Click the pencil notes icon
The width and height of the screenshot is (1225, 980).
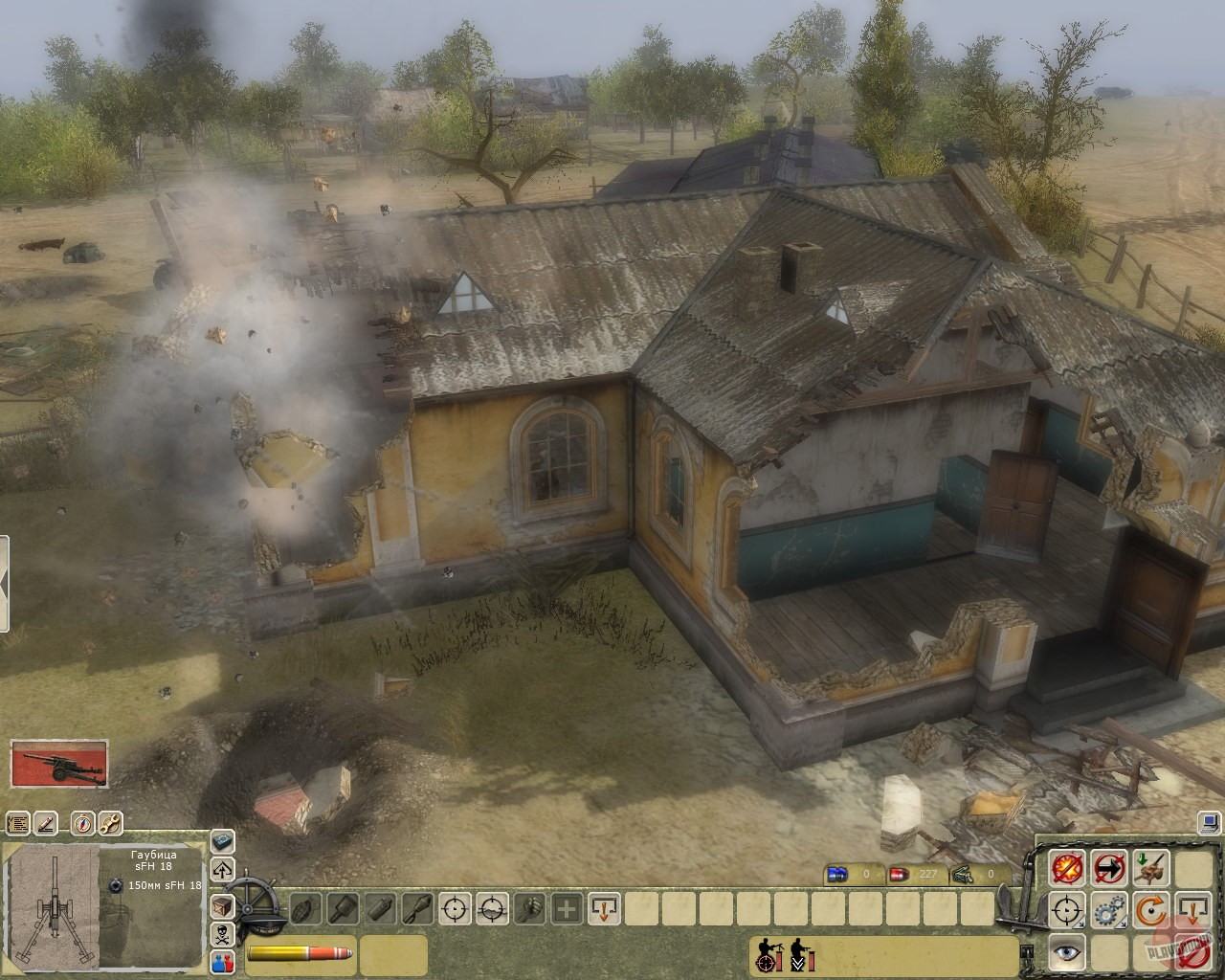click(x=47, y=823)
